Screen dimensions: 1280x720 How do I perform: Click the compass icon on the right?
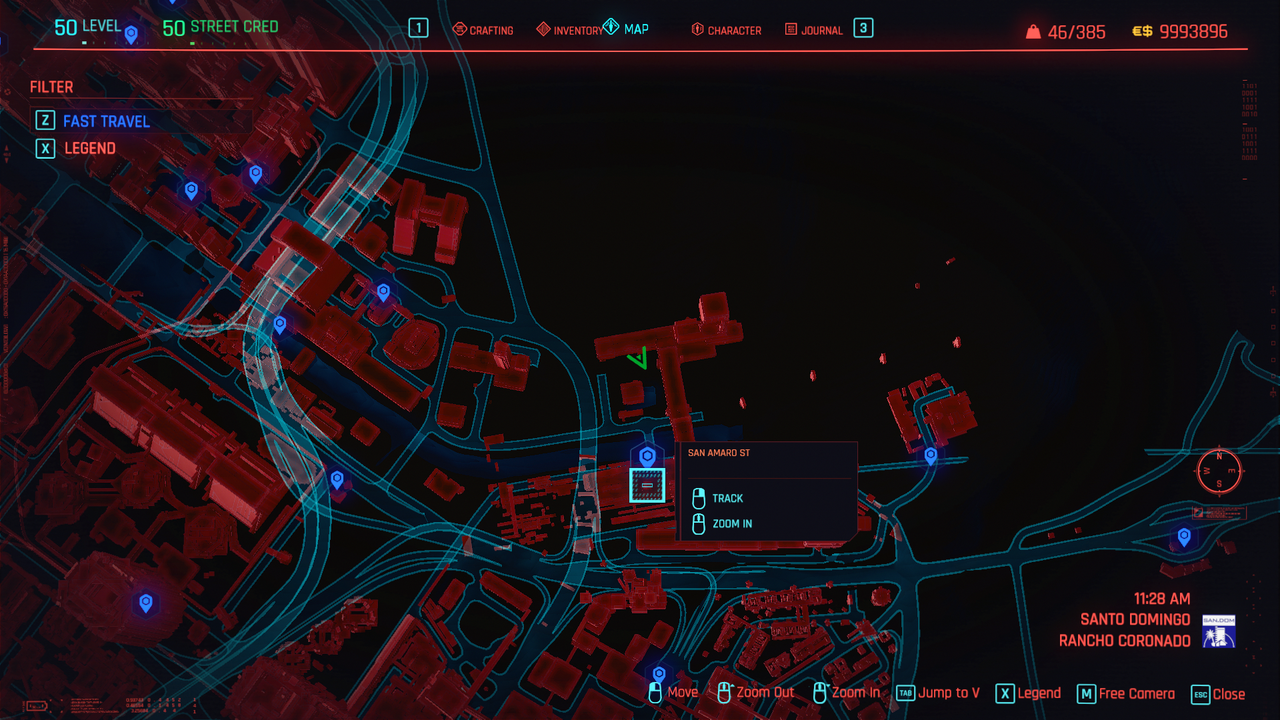[1219, 470]
